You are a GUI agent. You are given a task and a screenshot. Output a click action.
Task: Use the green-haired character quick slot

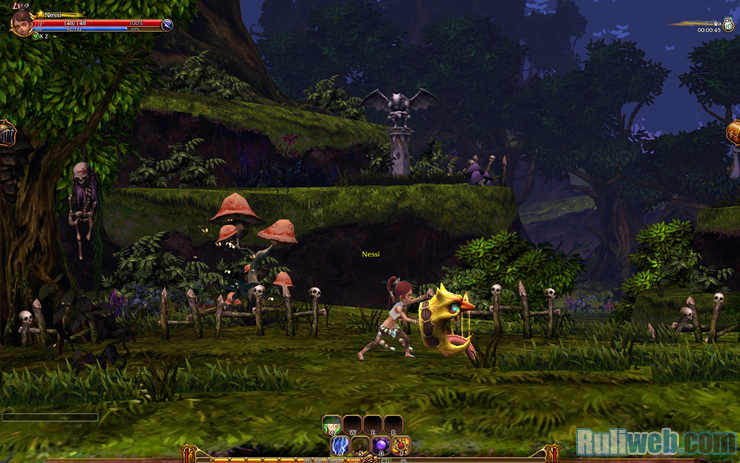pos(332,424)
